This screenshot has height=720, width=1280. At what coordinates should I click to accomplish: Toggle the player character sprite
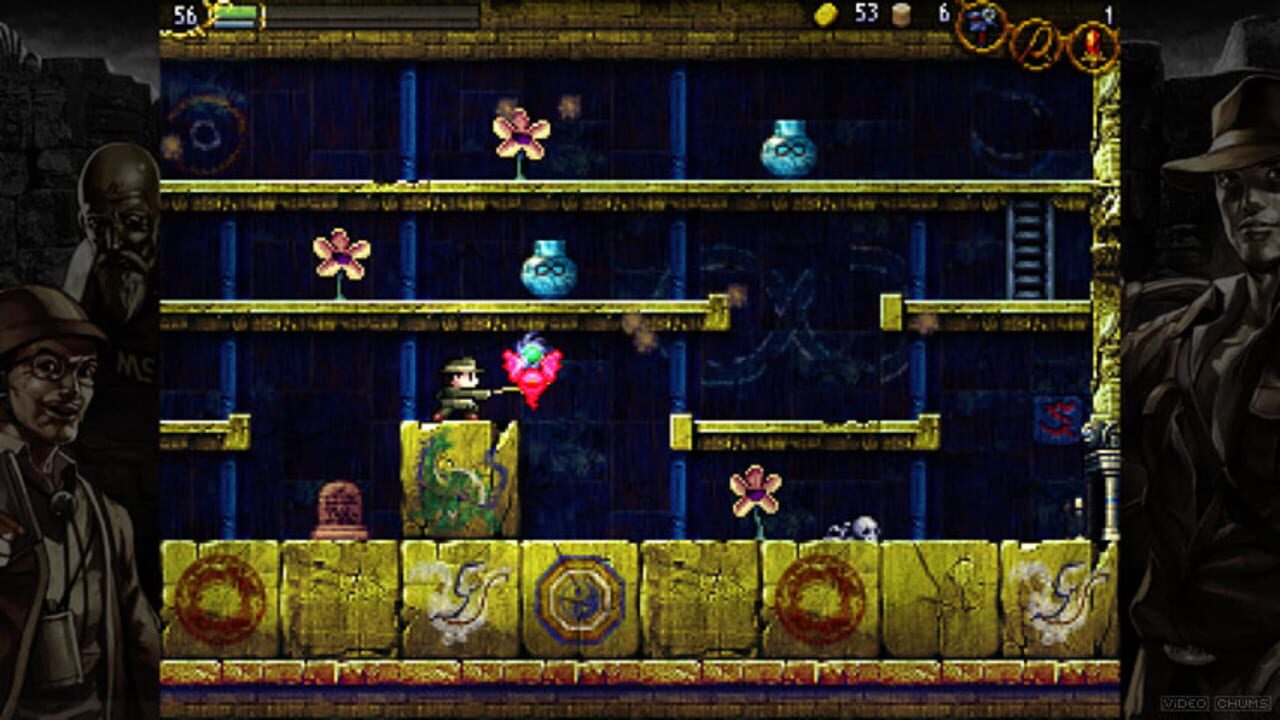coord(460,385)
